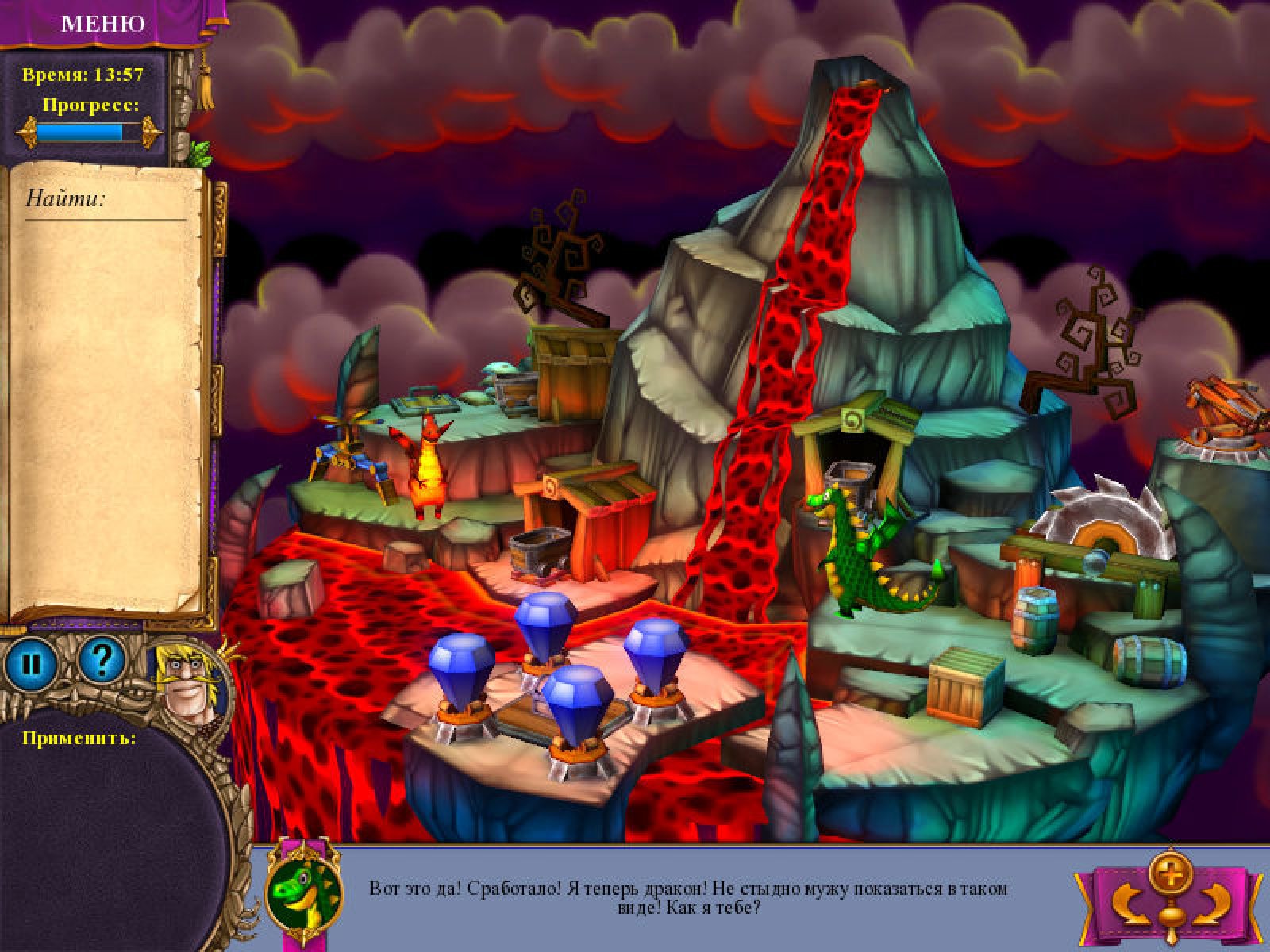The height and width of the screenshot is (952, 1270).
Task: Pause the game with the pause button
Action: (30, 661)
